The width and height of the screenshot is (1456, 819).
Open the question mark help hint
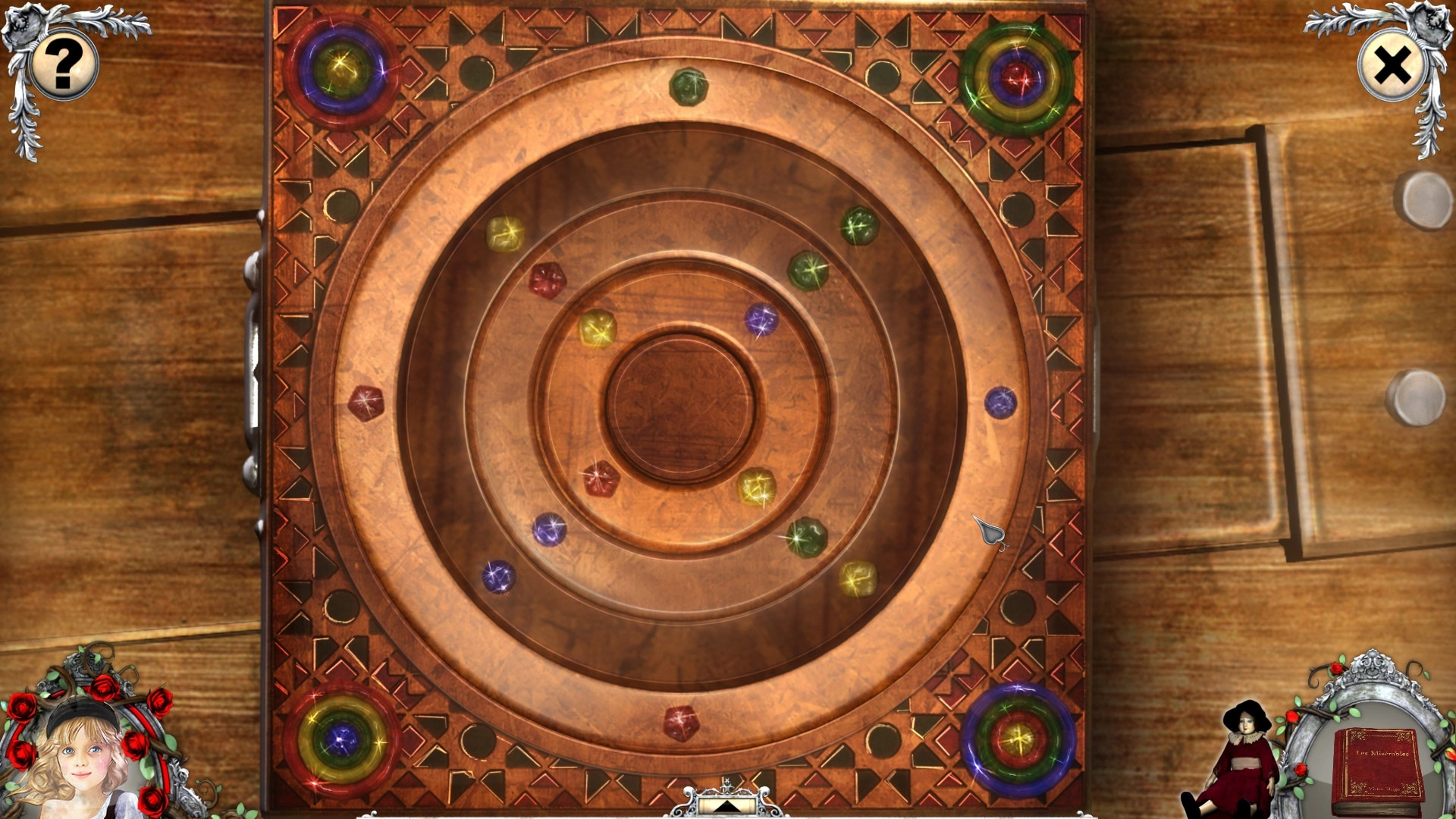click(64, 64)
